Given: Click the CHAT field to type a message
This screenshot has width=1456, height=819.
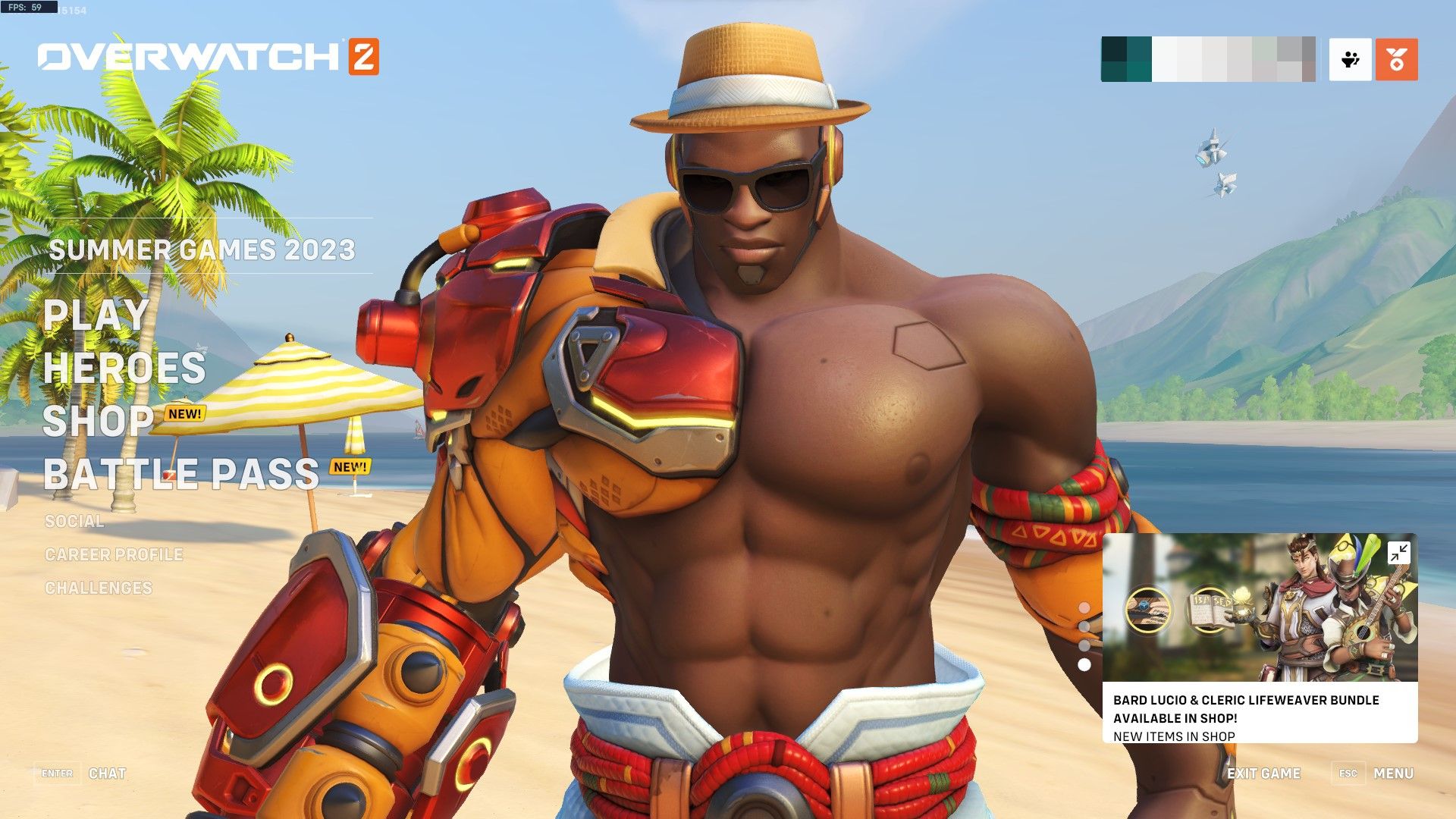Looking at the screenshot, I should tap(108, 774).
